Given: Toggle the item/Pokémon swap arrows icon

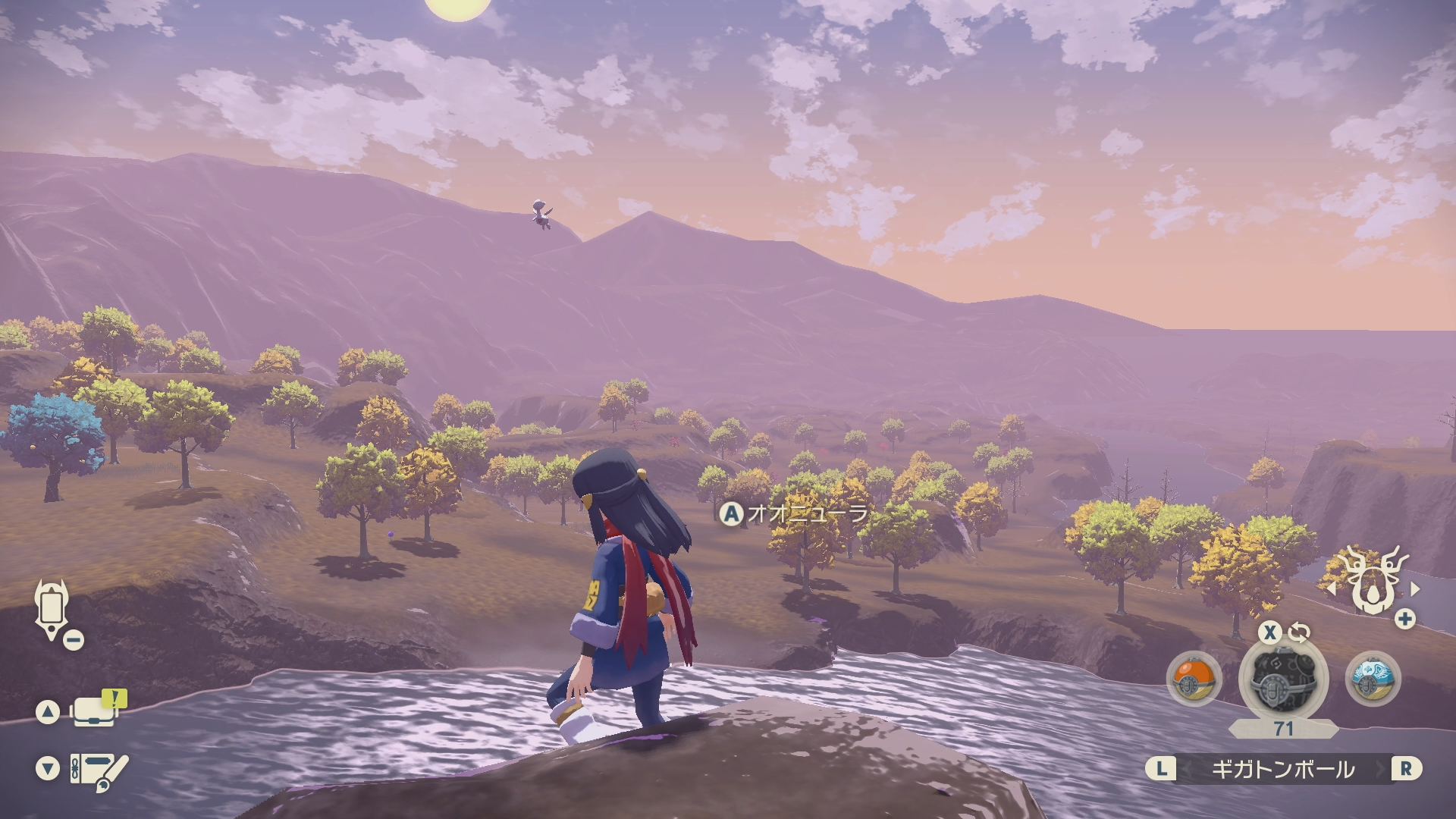Looking at the screenshot, I should click(1299, 632).
